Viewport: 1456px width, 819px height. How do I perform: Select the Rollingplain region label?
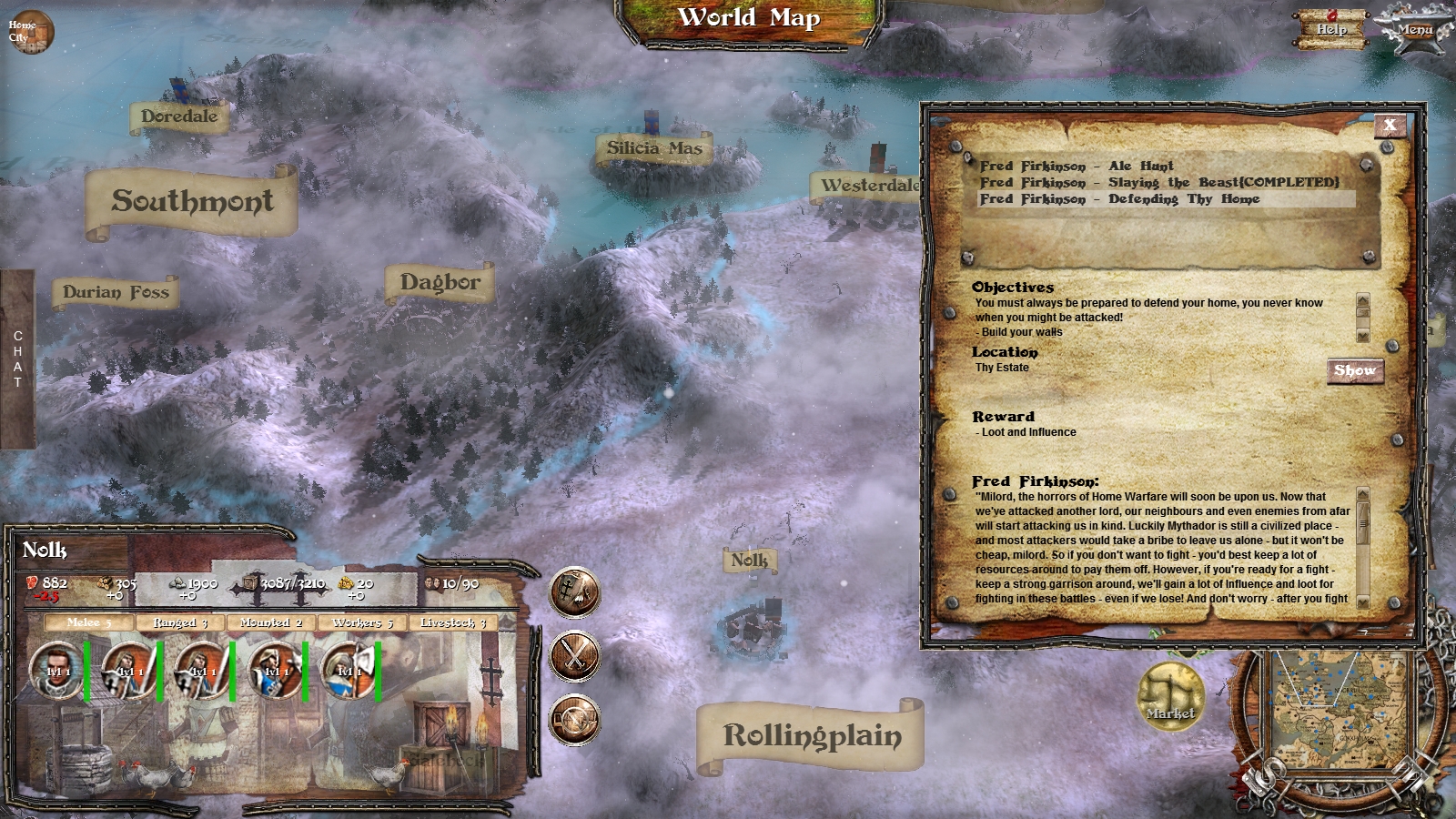click(x=812, y=735)
